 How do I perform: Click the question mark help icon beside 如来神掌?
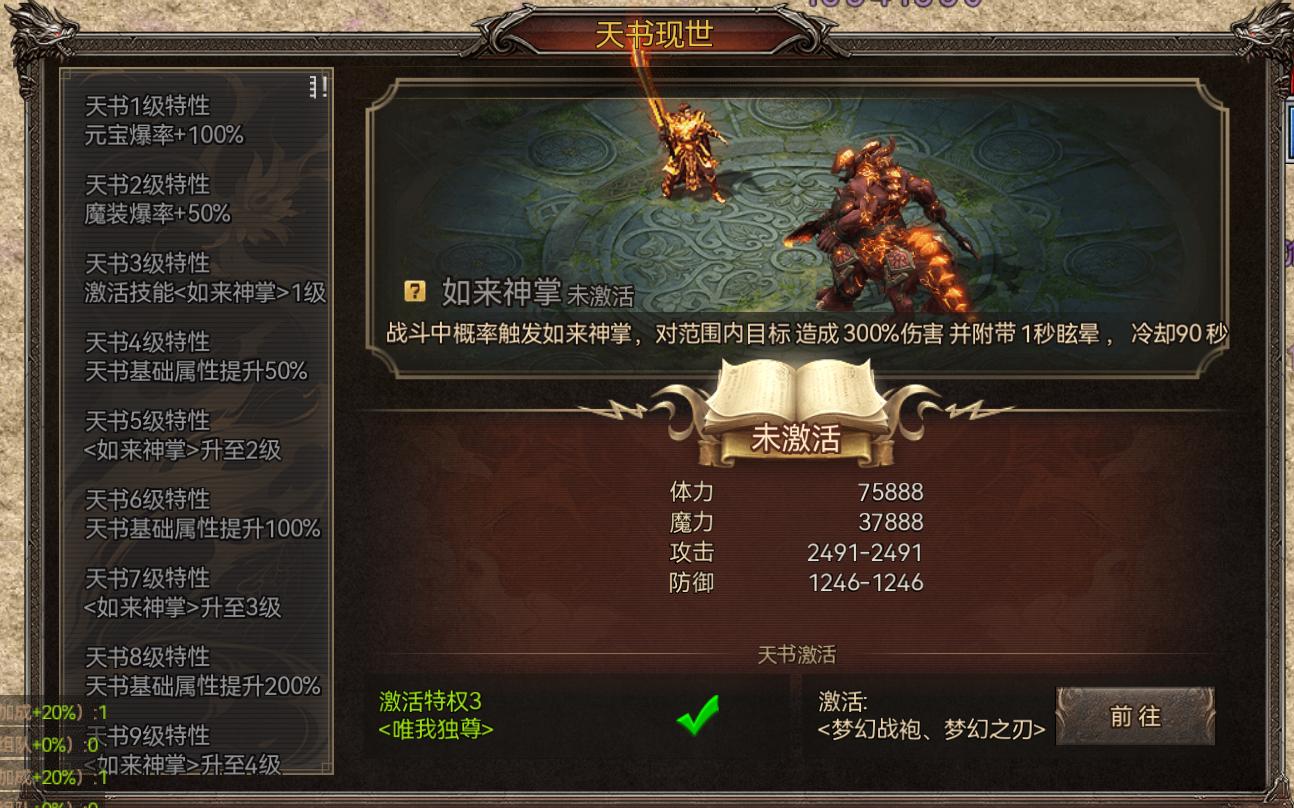(x=416, y=292)
